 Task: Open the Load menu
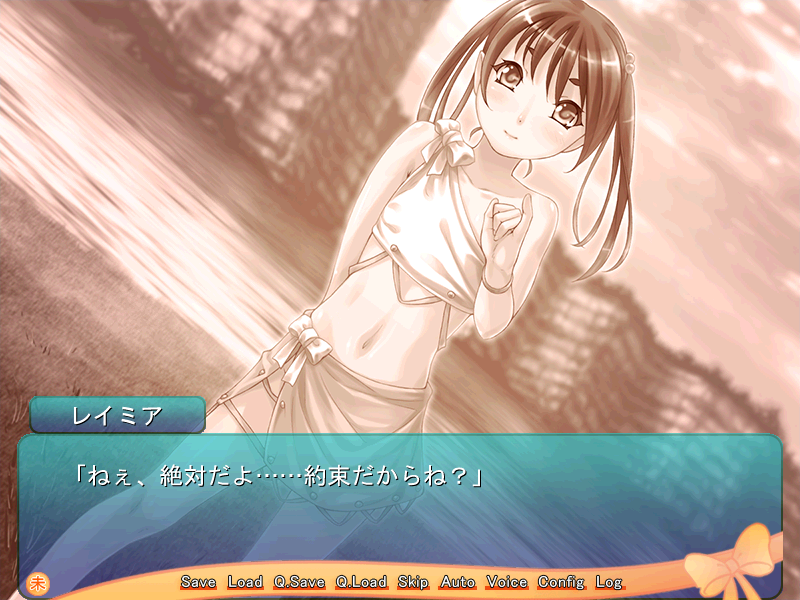coord(245,582)
